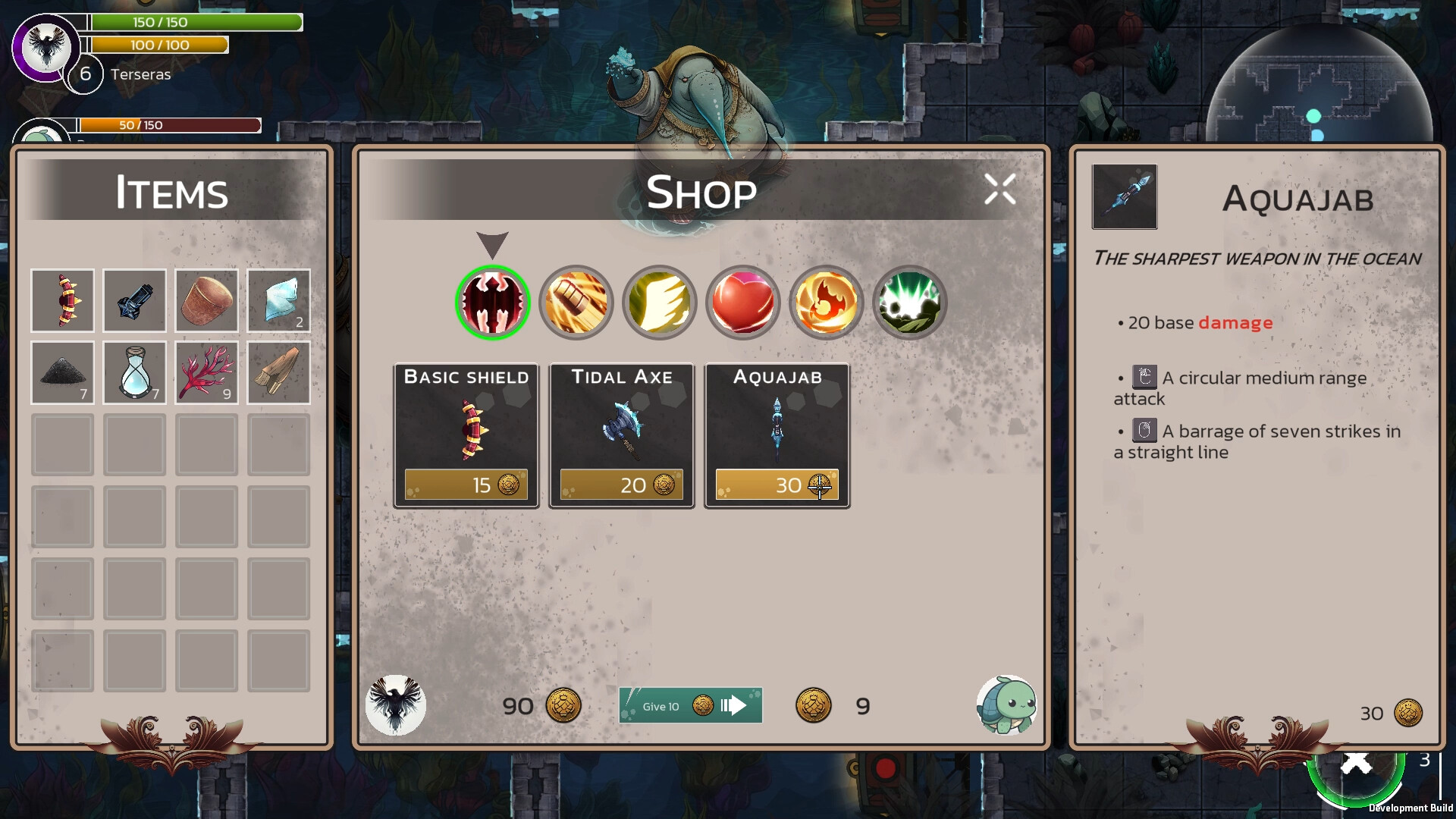Select the white wing shop category
The width and height of the screenshot is (1456, 819).
pyautogui.click(x=659, y=303)
